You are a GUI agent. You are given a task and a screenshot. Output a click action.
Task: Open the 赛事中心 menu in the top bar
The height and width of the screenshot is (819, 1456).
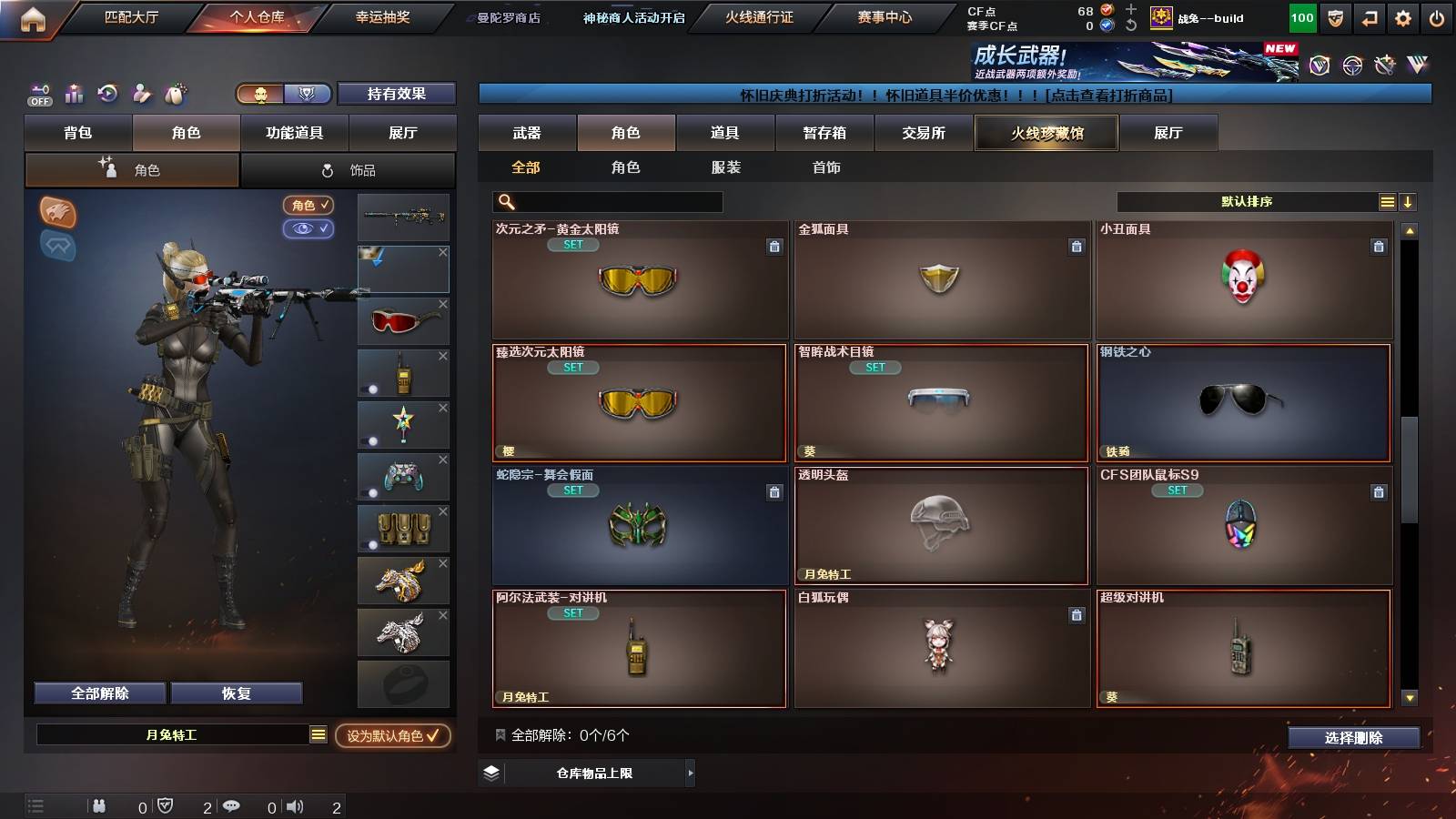pos(883,16)
